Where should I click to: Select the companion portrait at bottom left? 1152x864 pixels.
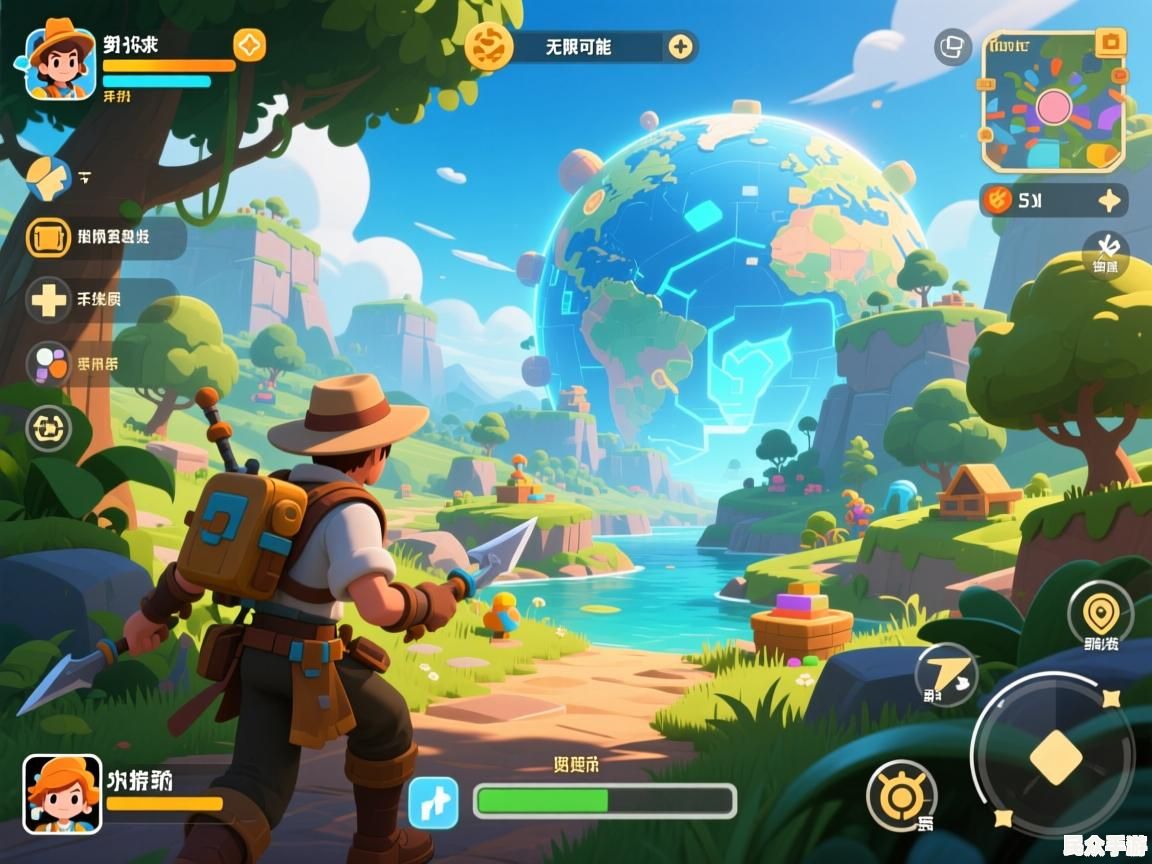click(x=62, y=794)
